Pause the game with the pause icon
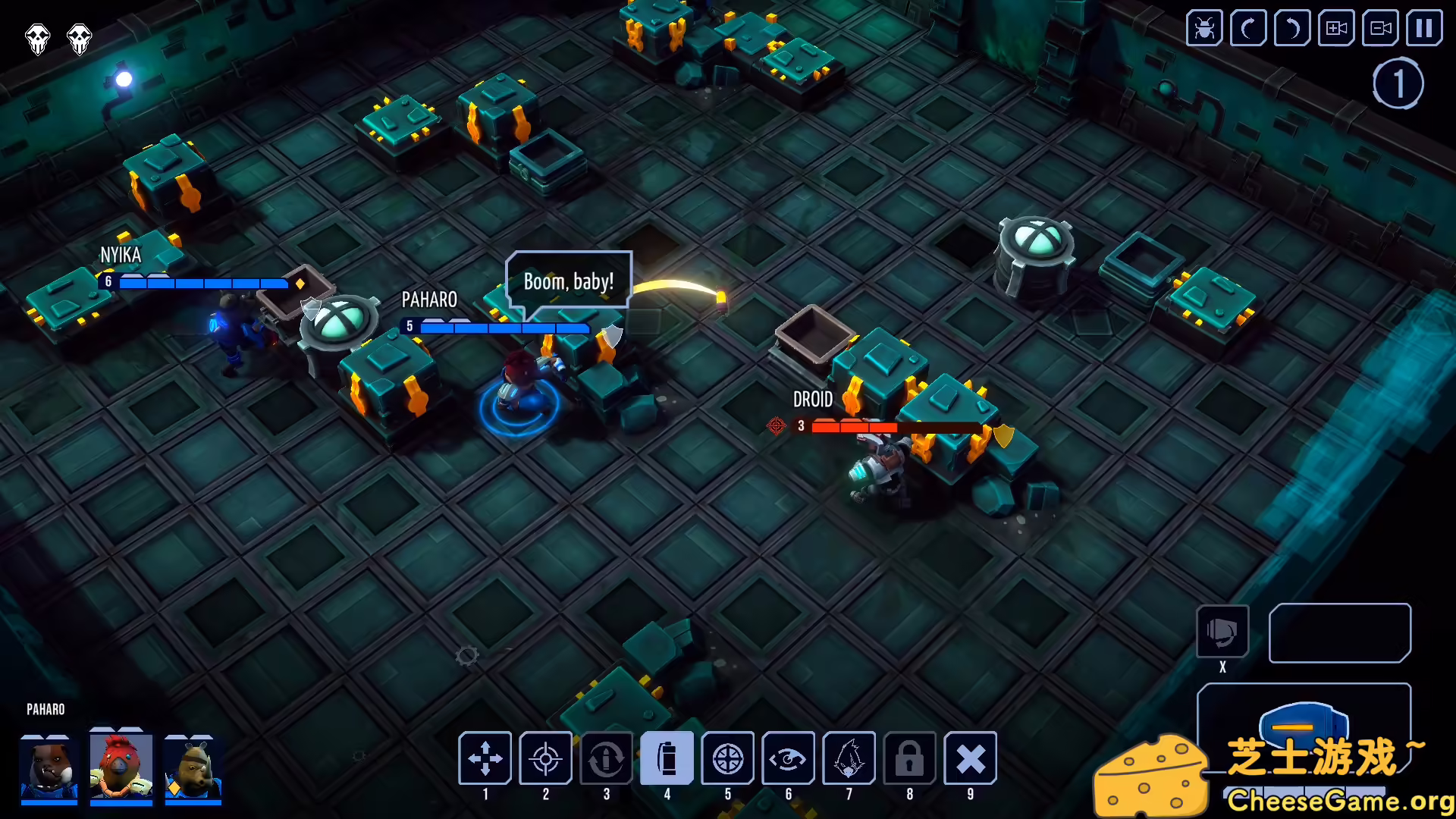 tap(1423, 29)
